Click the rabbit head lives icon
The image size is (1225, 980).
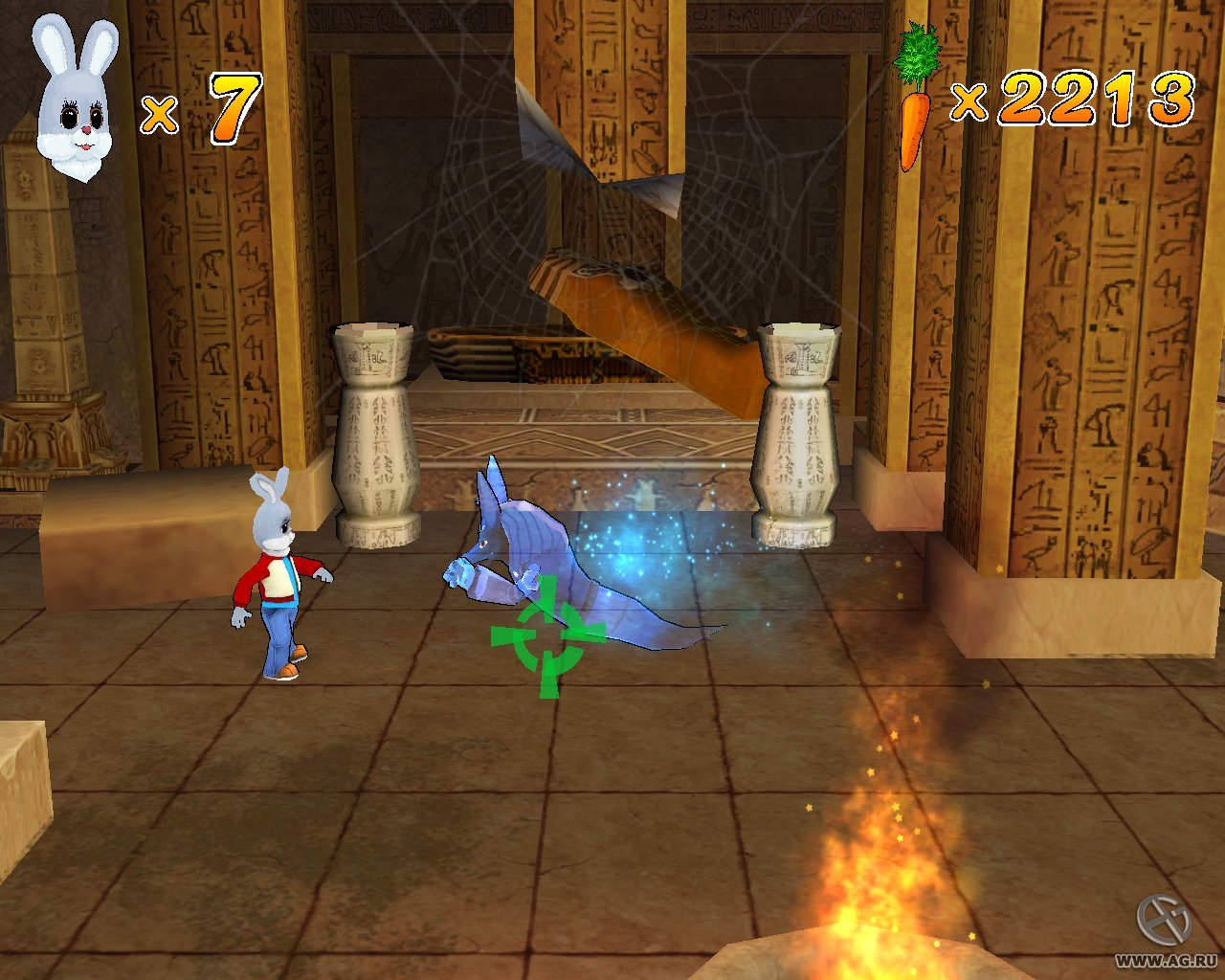coord(75,100)
